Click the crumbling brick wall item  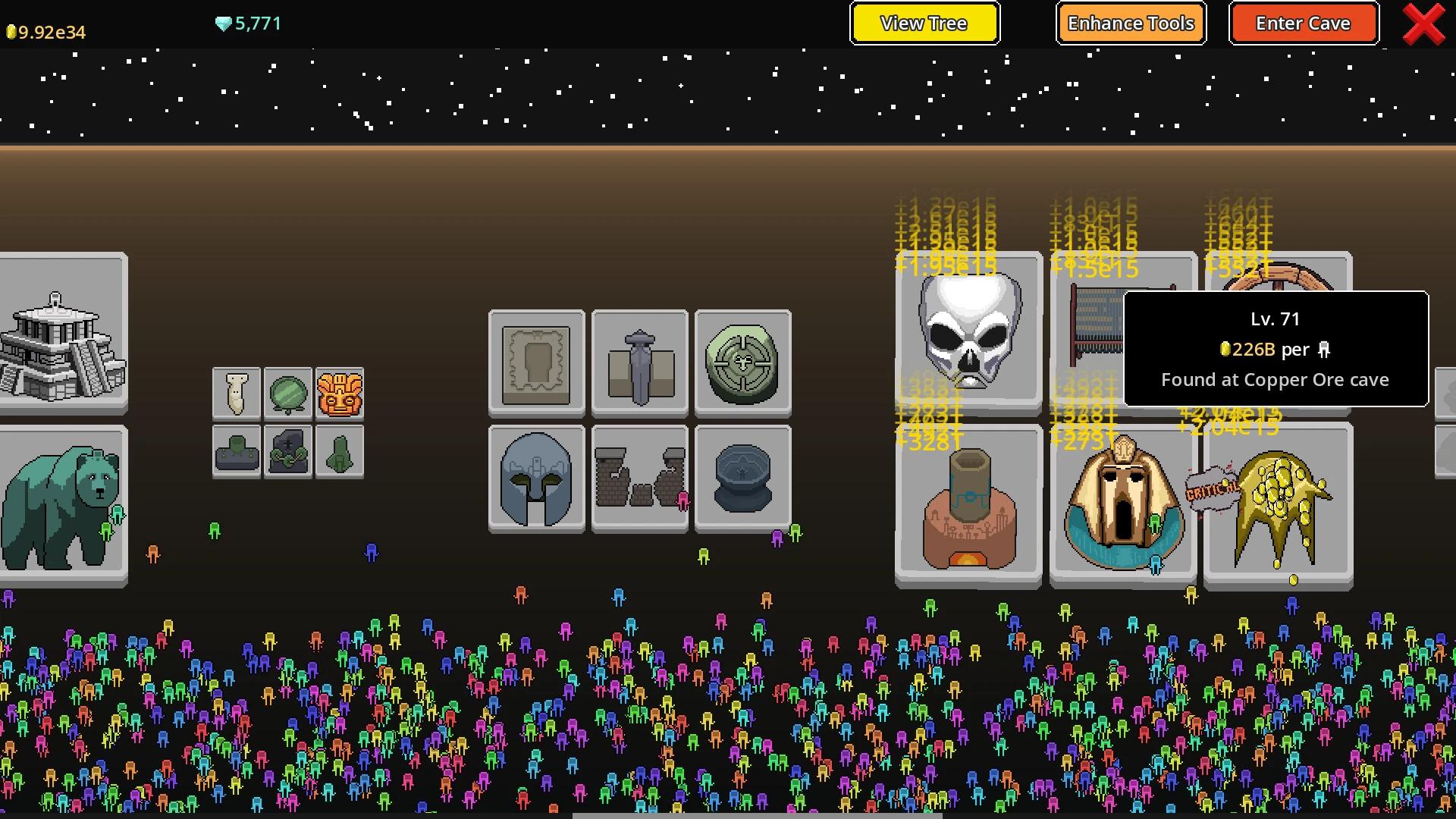point(639,478)
